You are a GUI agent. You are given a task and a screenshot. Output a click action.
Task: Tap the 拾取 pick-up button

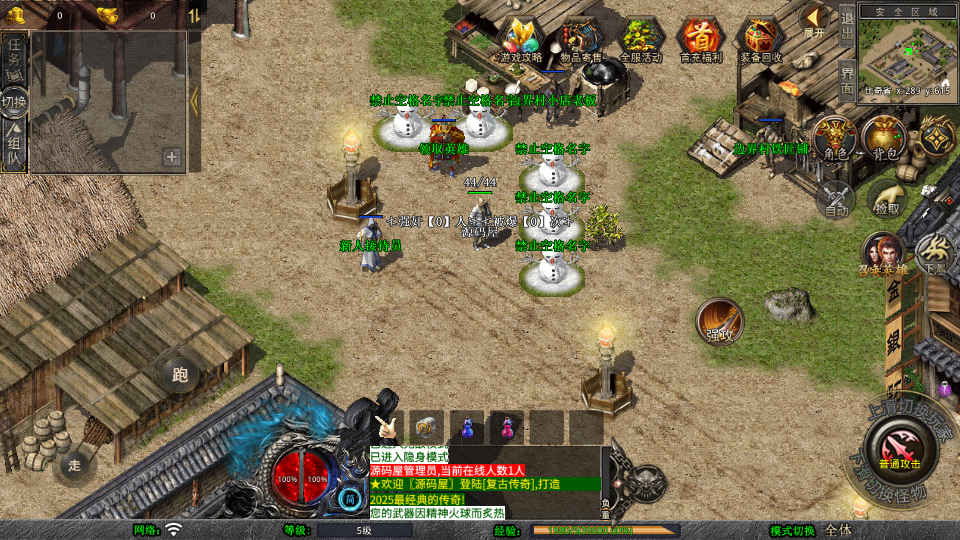886,198
